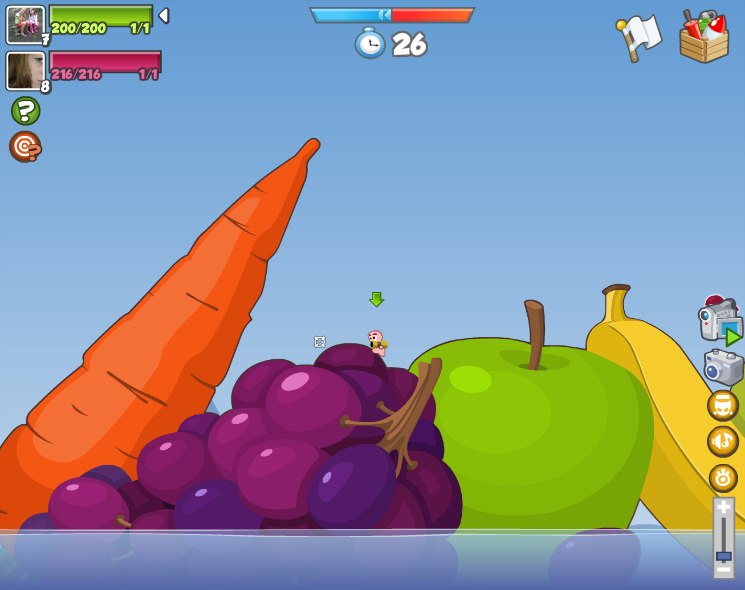Collapse the team panel with white arrow
Viewport: 745px width, 590px height.
[164, 15]
